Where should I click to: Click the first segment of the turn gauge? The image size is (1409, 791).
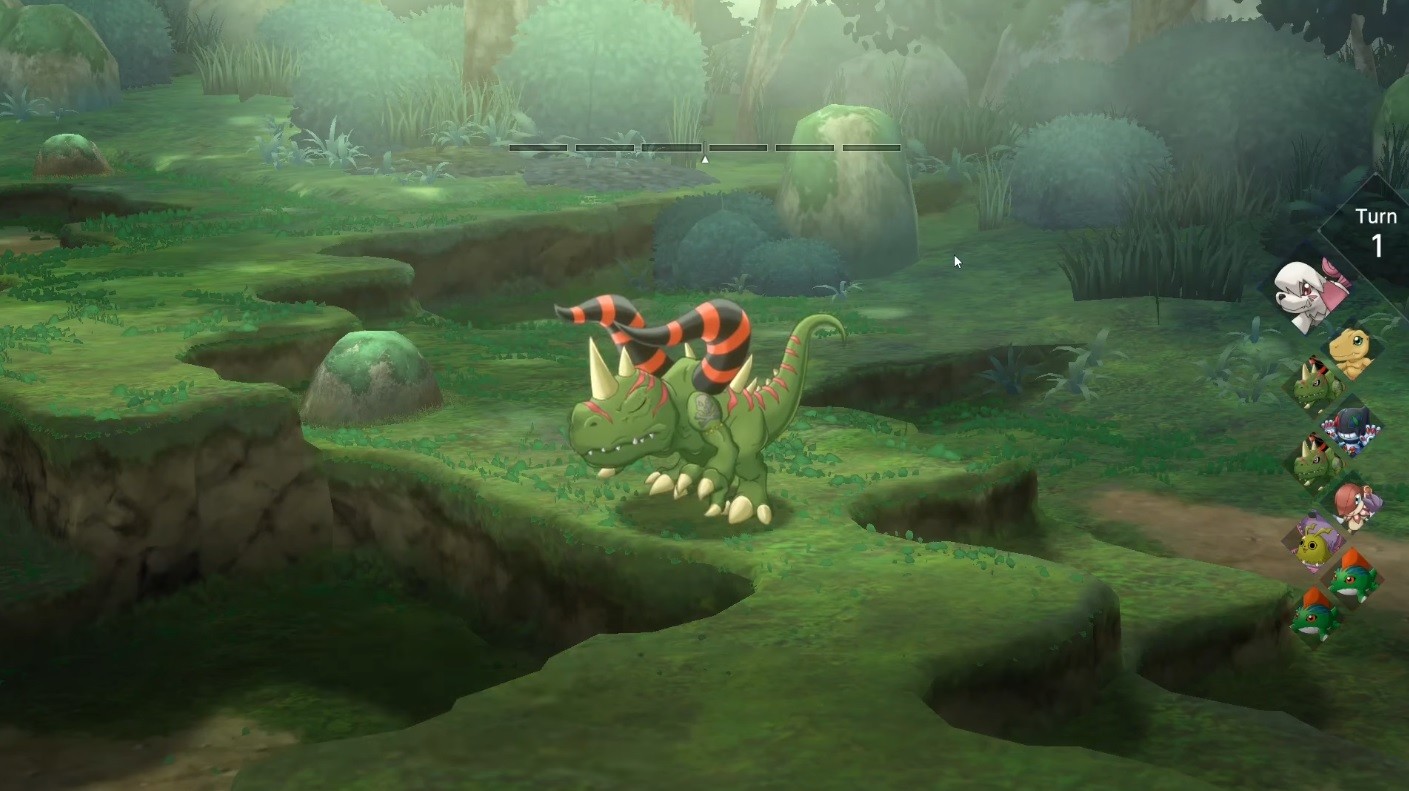coord(537,147)
